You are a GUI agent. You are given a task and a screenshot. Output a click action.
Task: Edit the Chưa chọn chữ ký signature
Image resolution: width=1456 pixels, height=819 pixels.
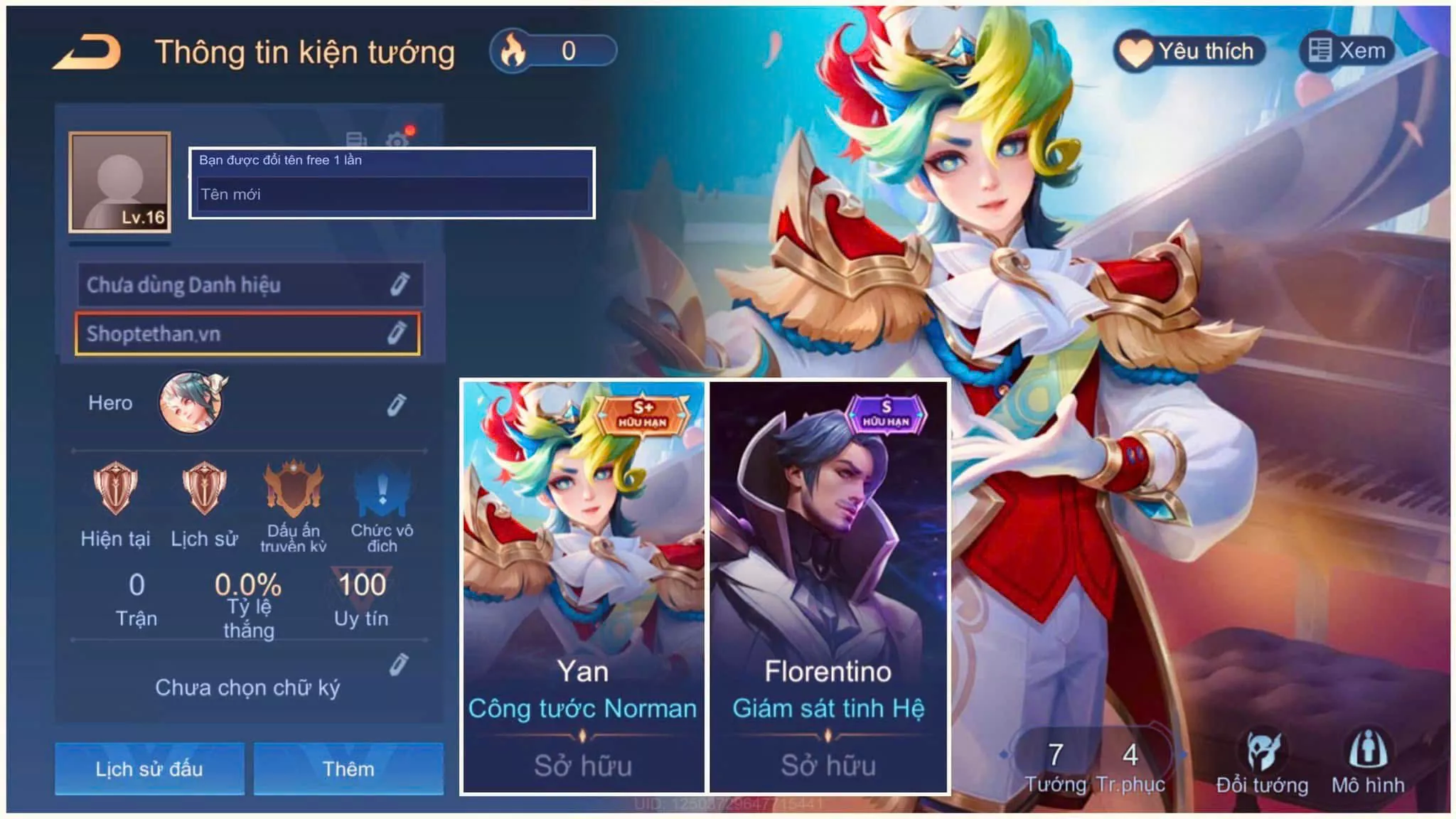click(x=398, y=665)
